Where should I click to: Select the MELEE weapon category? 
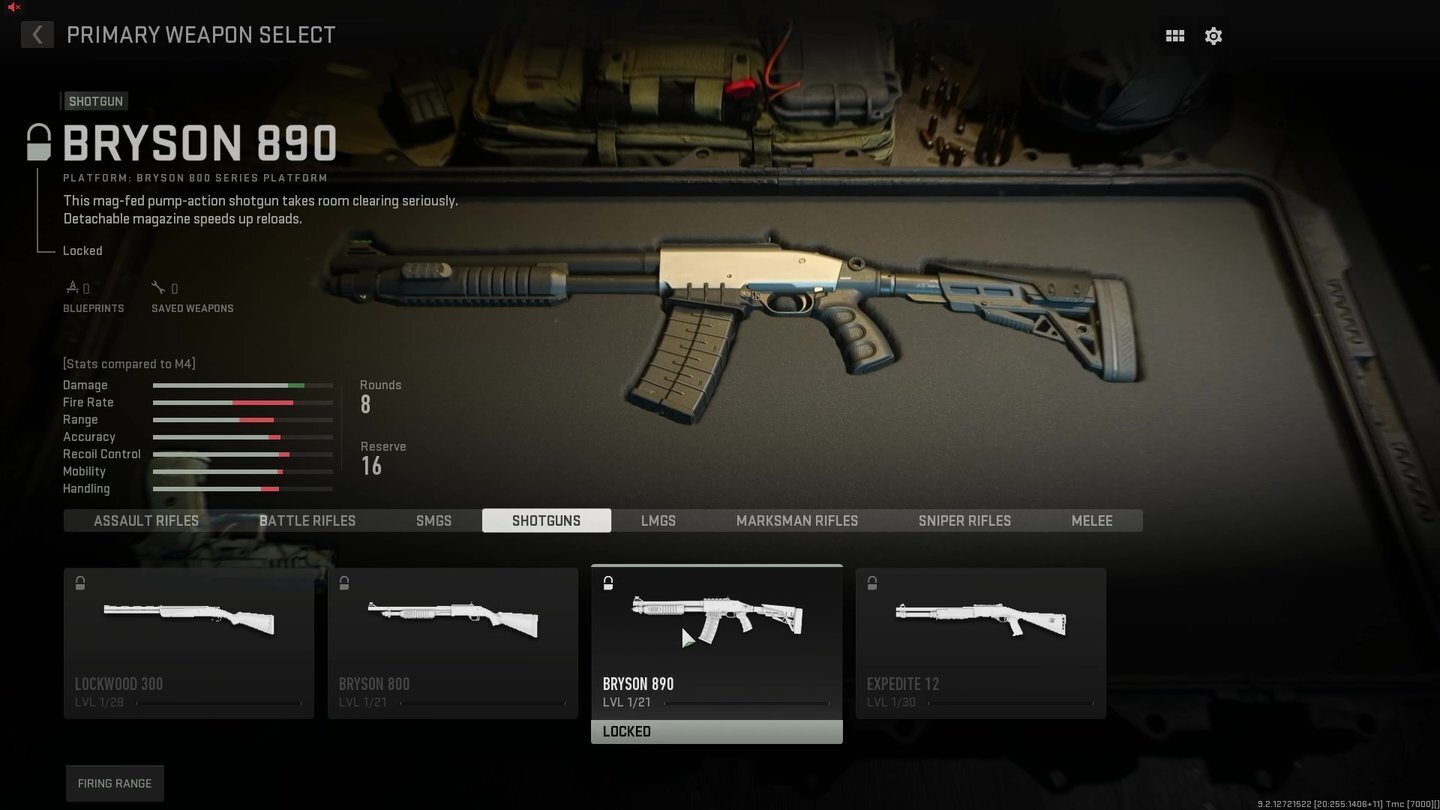coord(1091,520)
